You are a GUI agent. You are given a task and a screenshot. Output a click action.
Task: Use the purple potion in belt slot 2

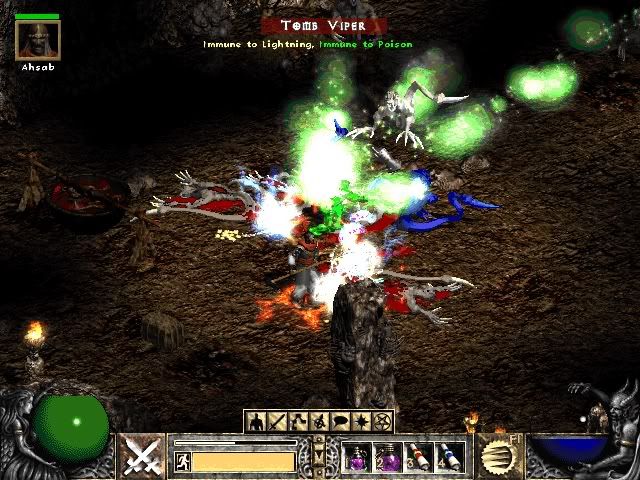[x=387, y=457]
